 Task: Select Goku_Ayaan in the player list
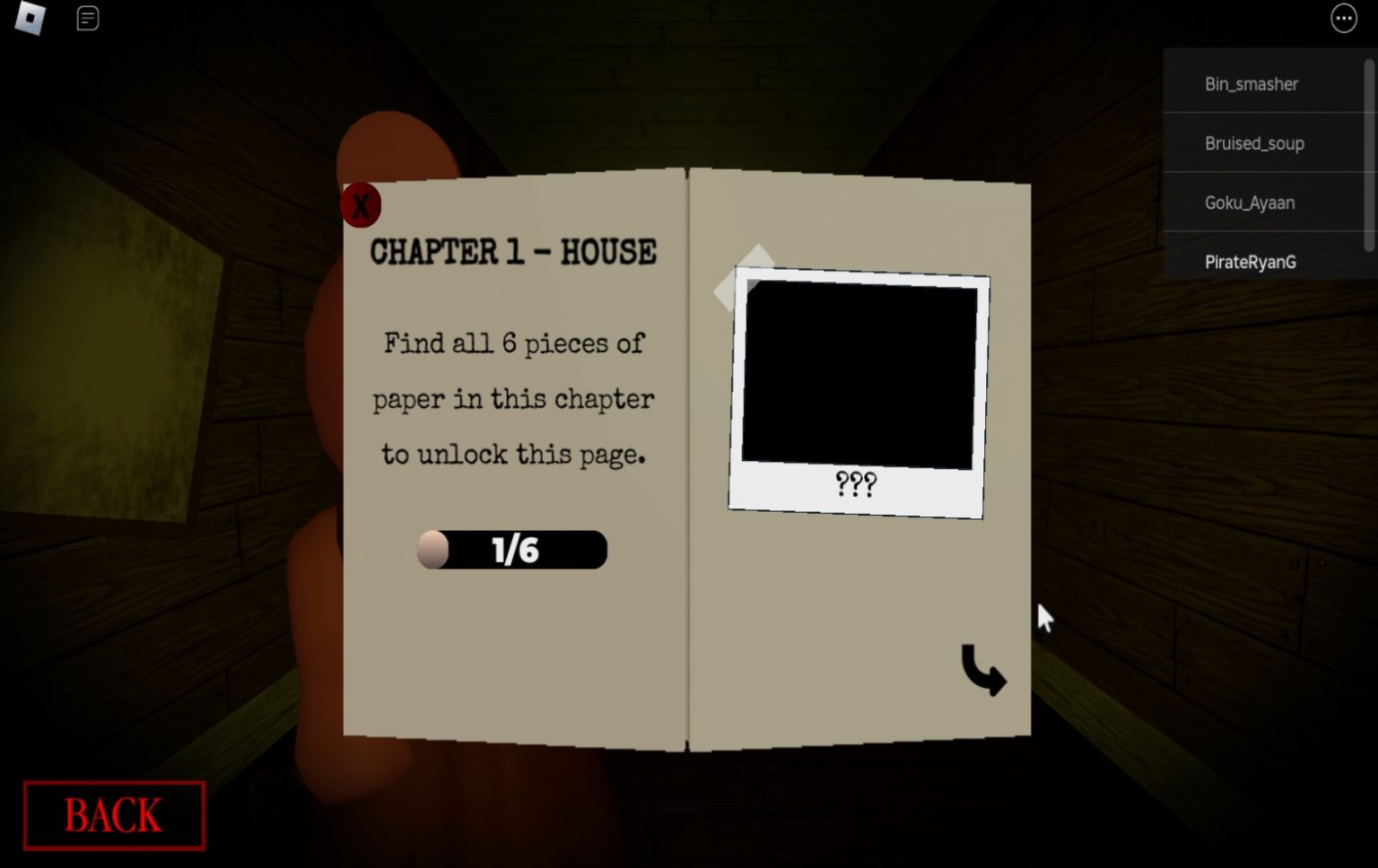[1250, 203]
